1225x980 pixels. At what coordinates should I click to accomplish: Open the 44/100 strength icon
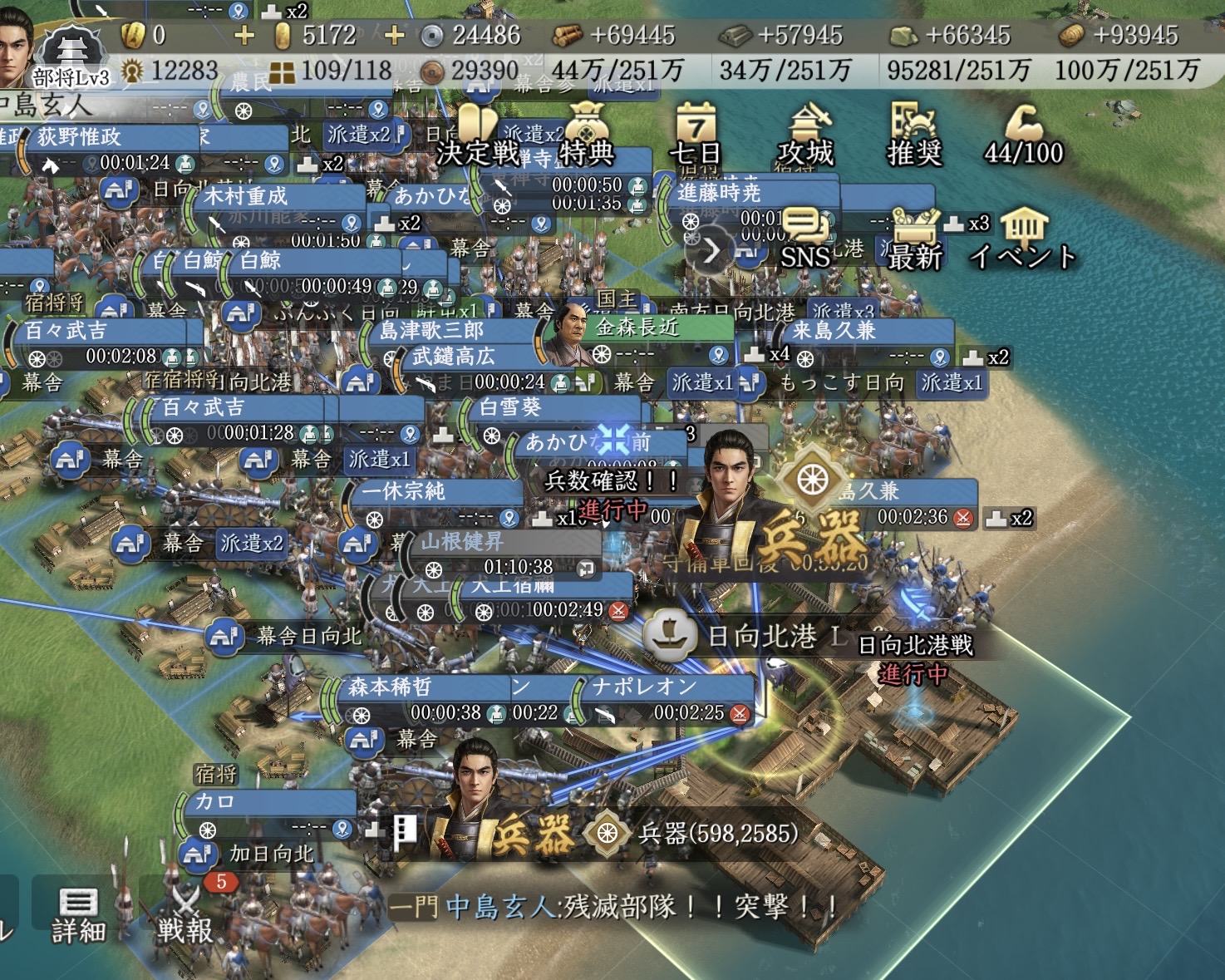[1024, 133]
